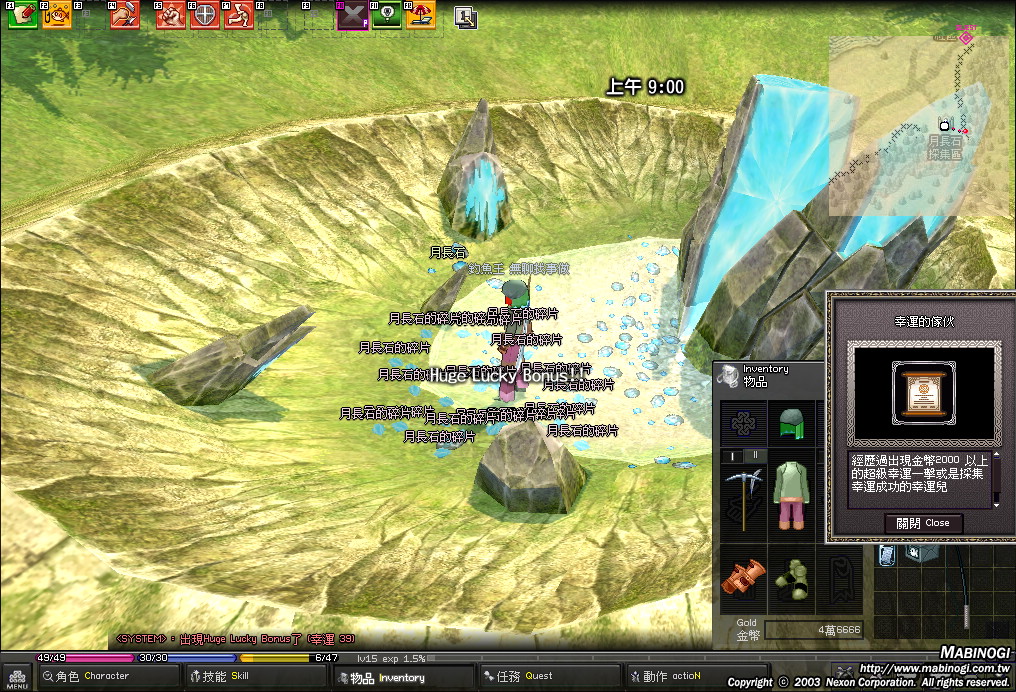
Task: Select the equipped pickaxe weapon slot
Action: coord(744,496)
